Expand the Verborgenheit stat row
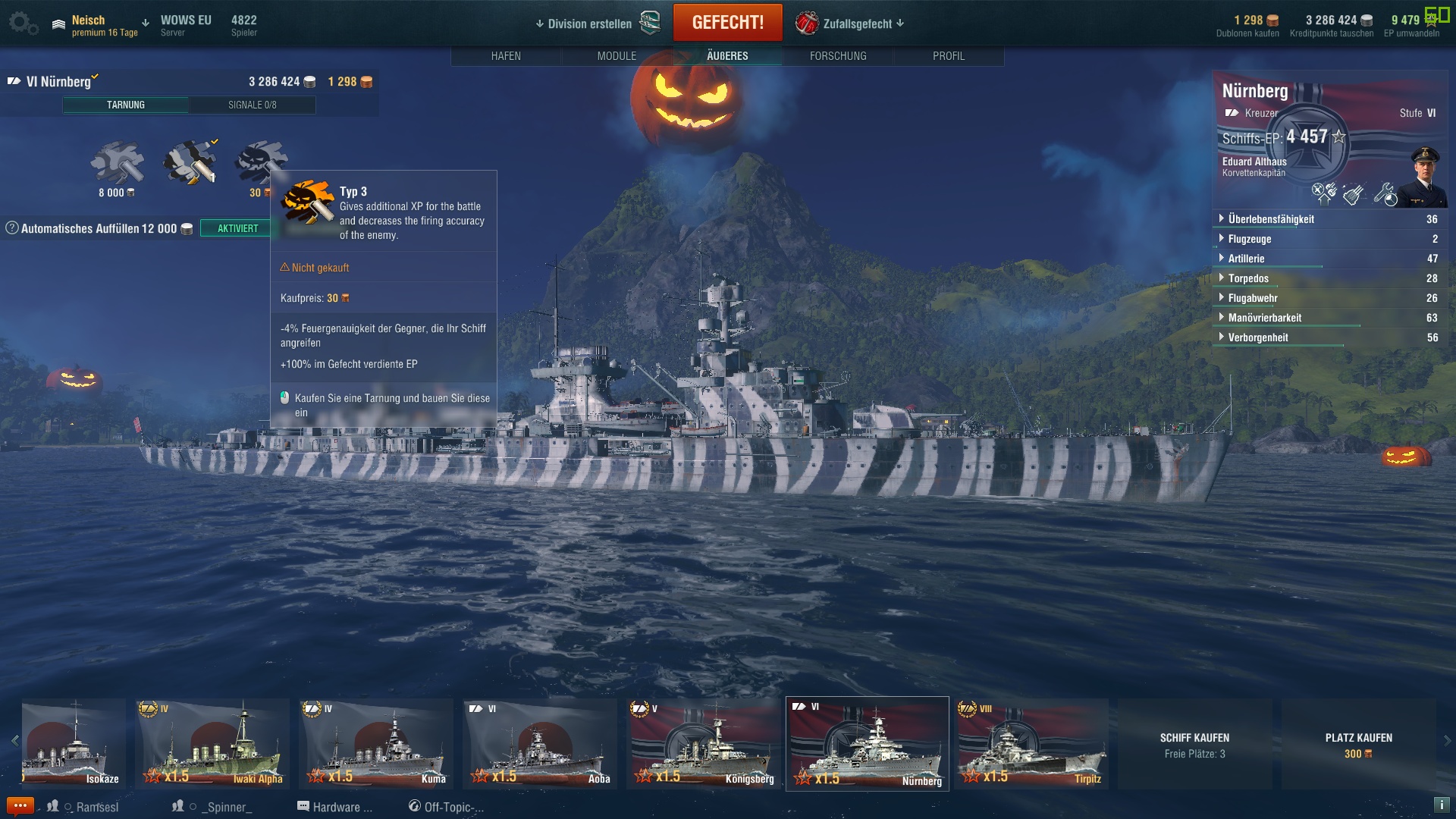Image resolution: width=1456 pixels, height=819 pixels. pyautogui.click(x=1258, y=337)
